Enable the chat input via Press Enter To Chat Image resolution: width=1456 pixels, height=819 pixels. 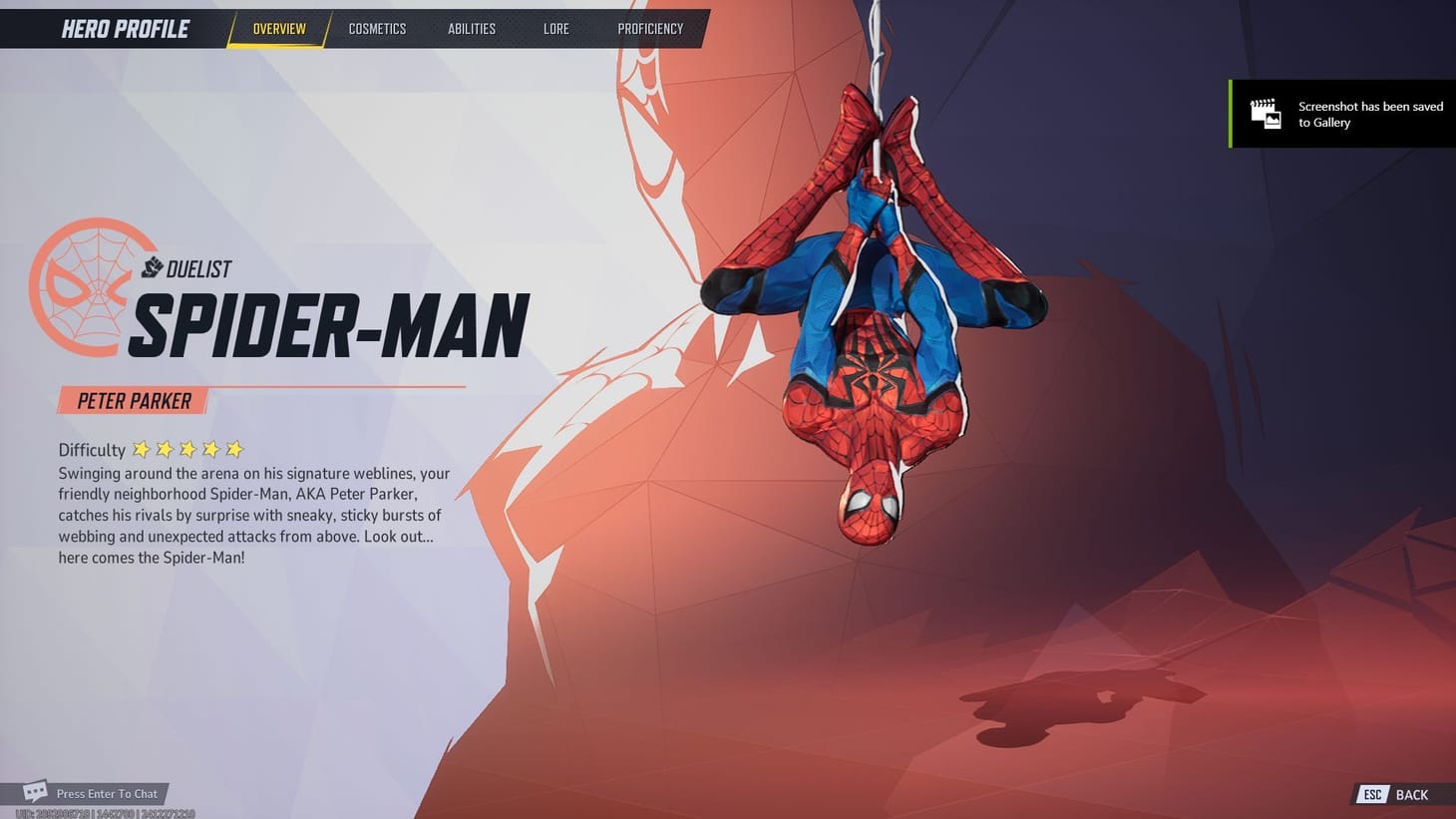pos(107,793)
